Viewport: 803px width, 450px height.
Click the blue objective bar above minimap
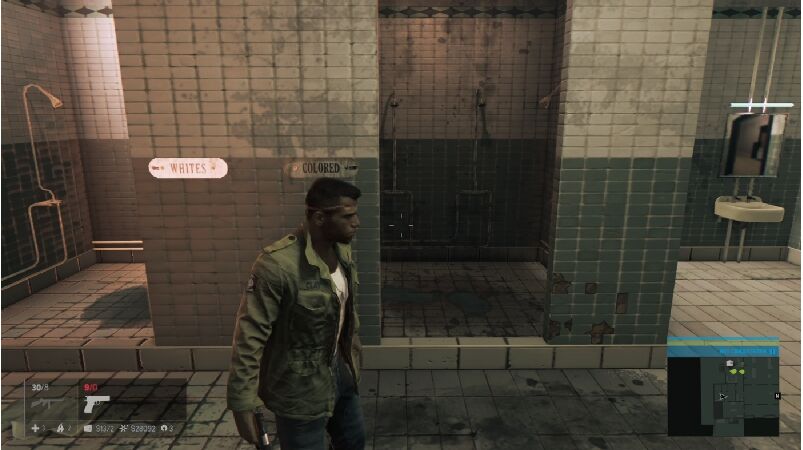click(x=723, y=351)
